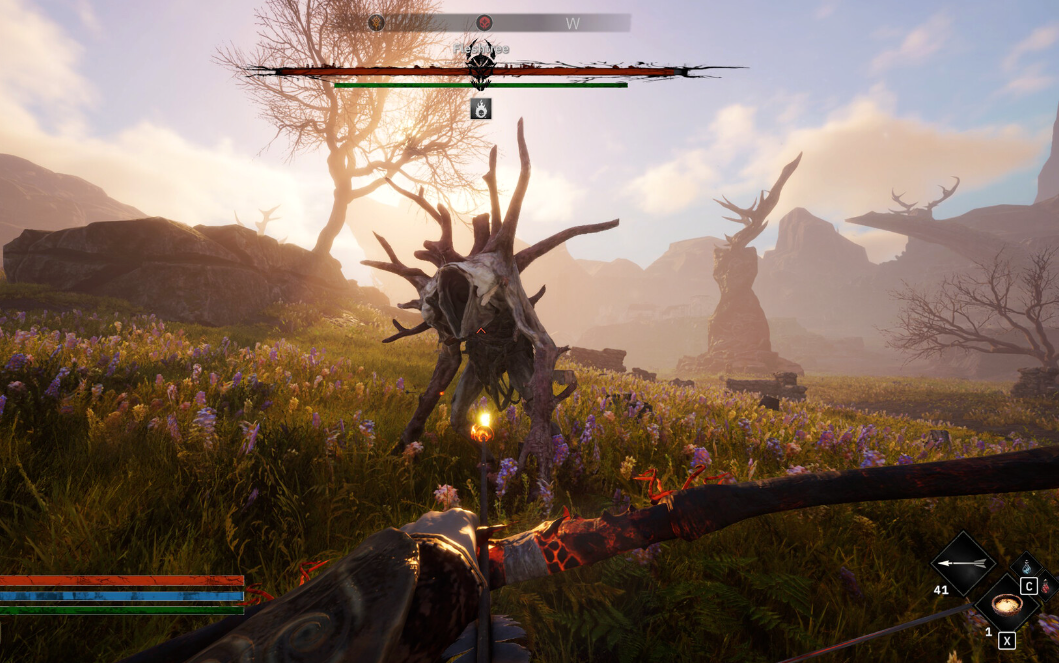Click the red enemy marker on compass
This screenshot has height=663, width=1059.
coord(484,22)
